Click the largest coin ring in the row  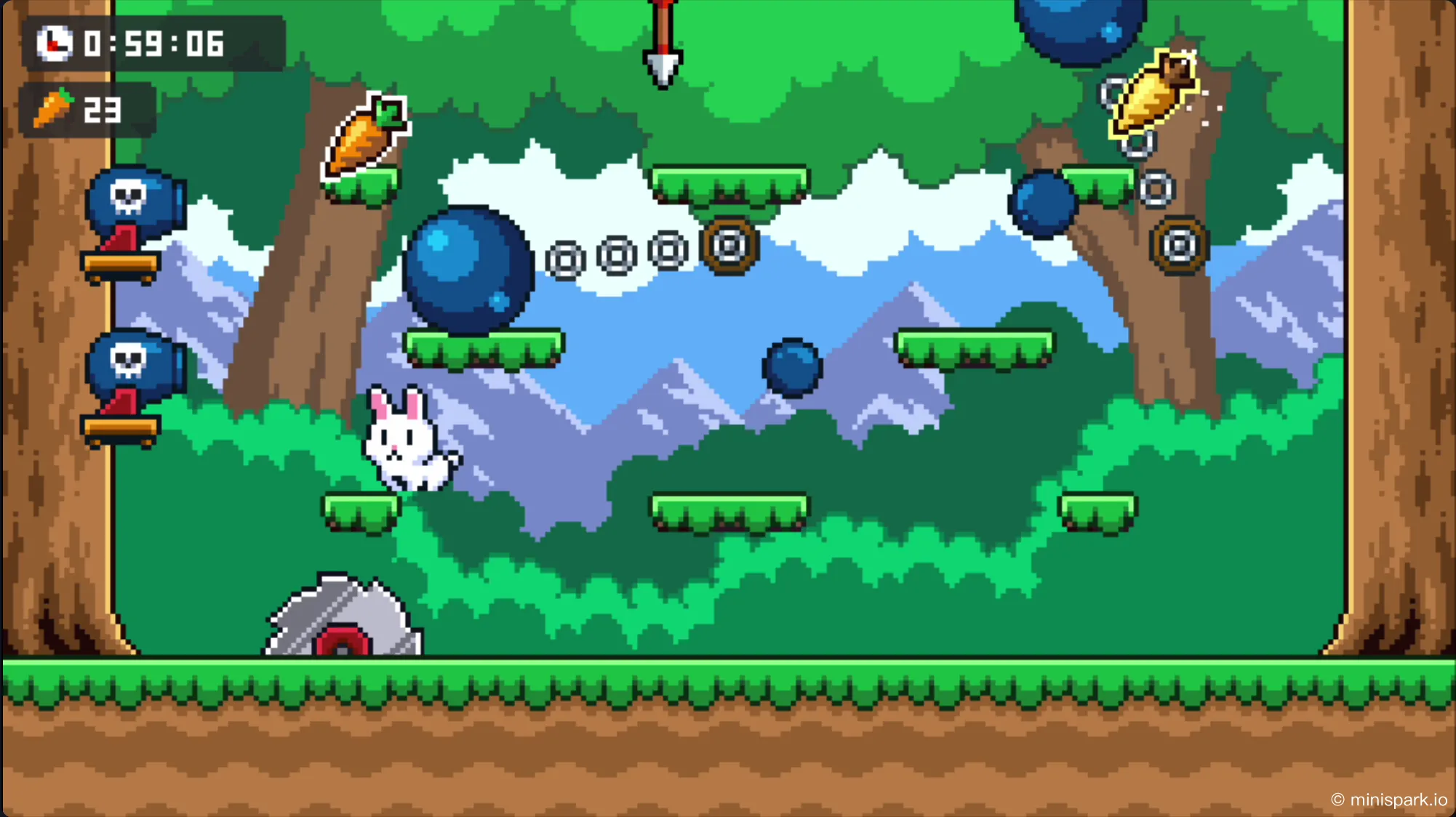(x=728, y=245)
